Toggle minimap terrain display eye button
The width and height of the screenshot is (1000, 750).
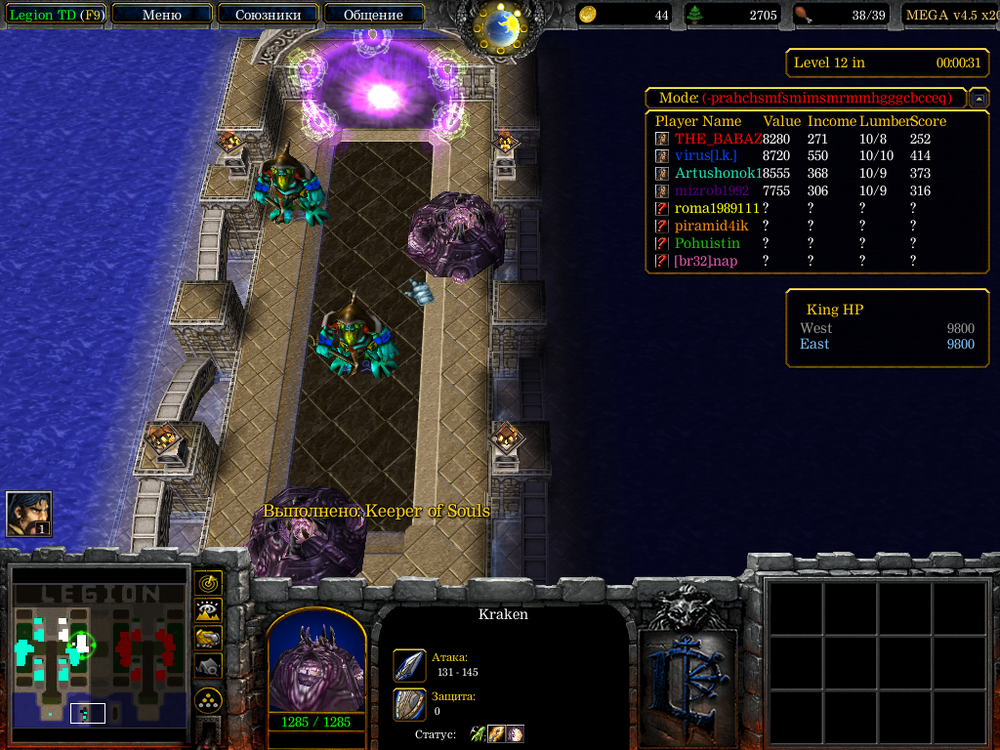point(209,609)
